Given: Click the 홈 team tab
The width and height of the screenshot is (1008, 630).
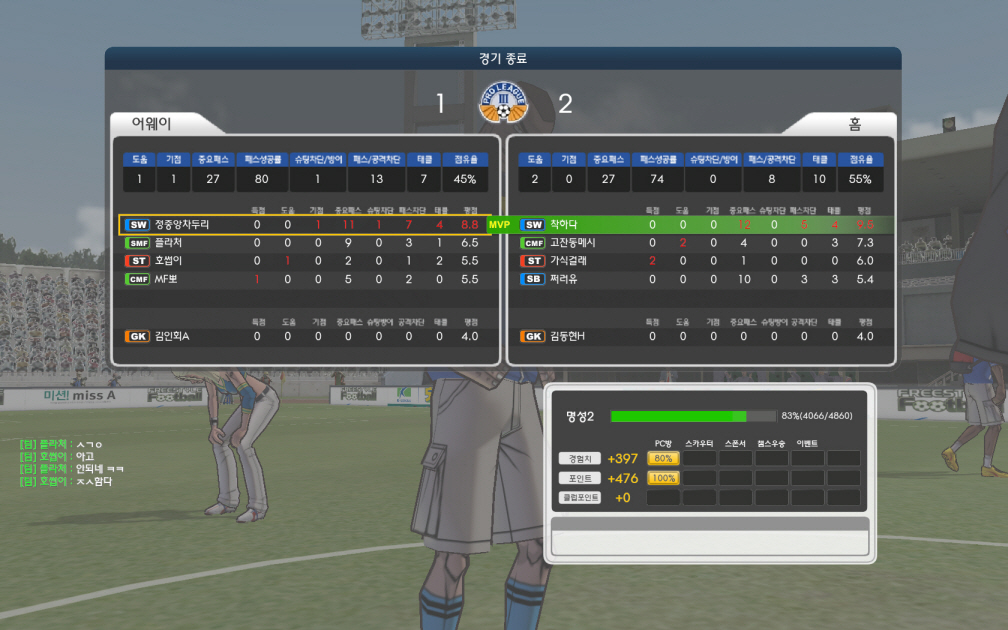Looking at the screenshot, I should [x=854, y=124].
